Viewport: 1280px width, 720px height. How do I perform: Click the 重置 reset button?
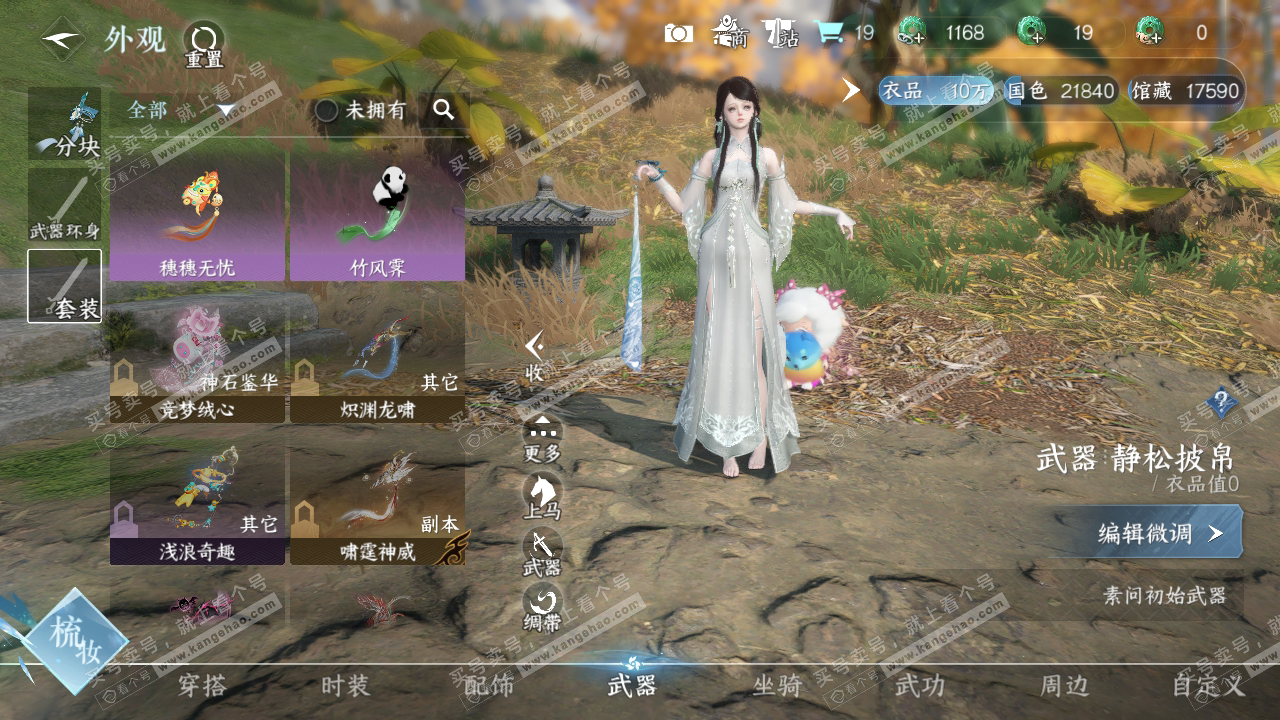pos(204,44)
